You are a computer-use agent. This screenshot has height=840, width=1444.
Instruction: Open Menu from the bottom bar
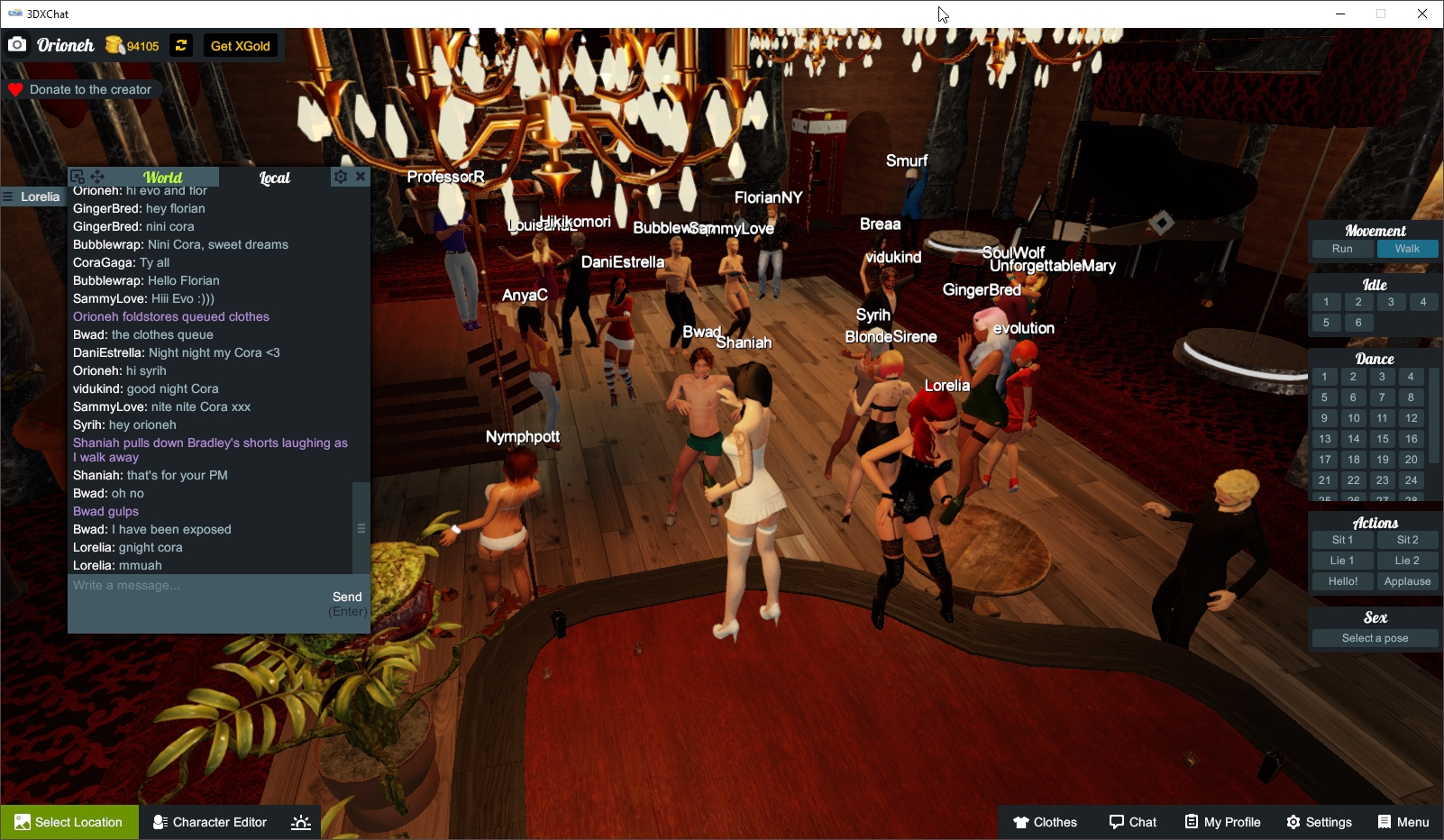[x=1403, y=821]
